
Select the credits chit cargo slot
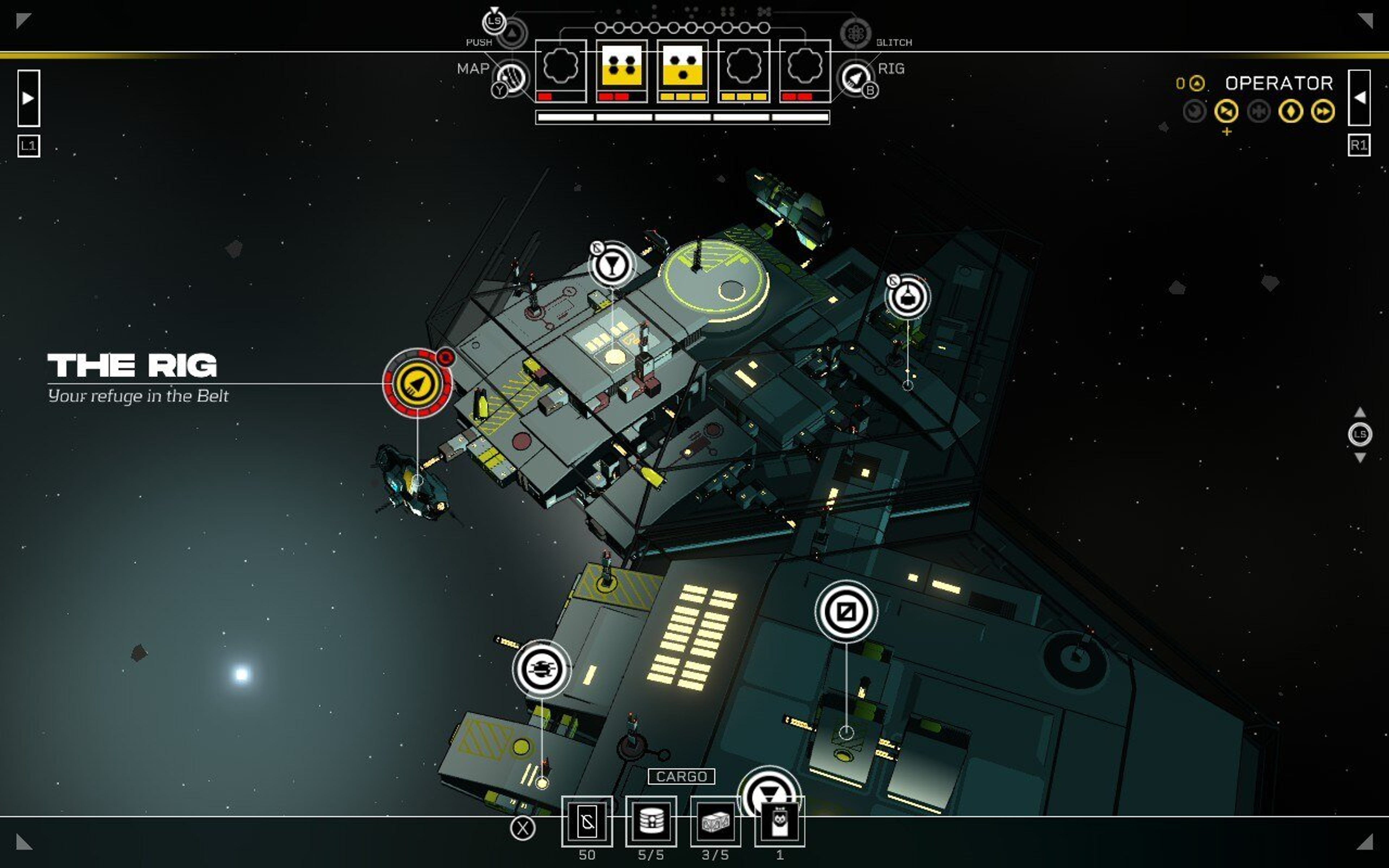click(587, 821)
